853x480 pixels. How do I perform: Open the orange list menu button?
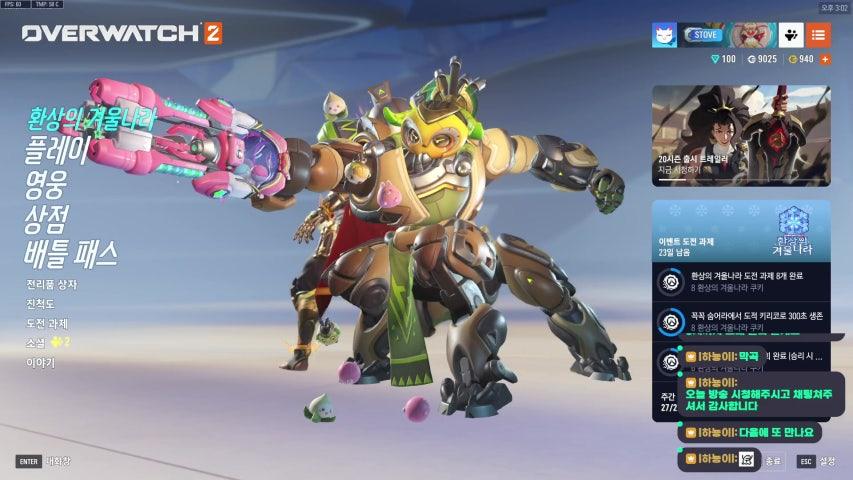click(x=818, y=35)
